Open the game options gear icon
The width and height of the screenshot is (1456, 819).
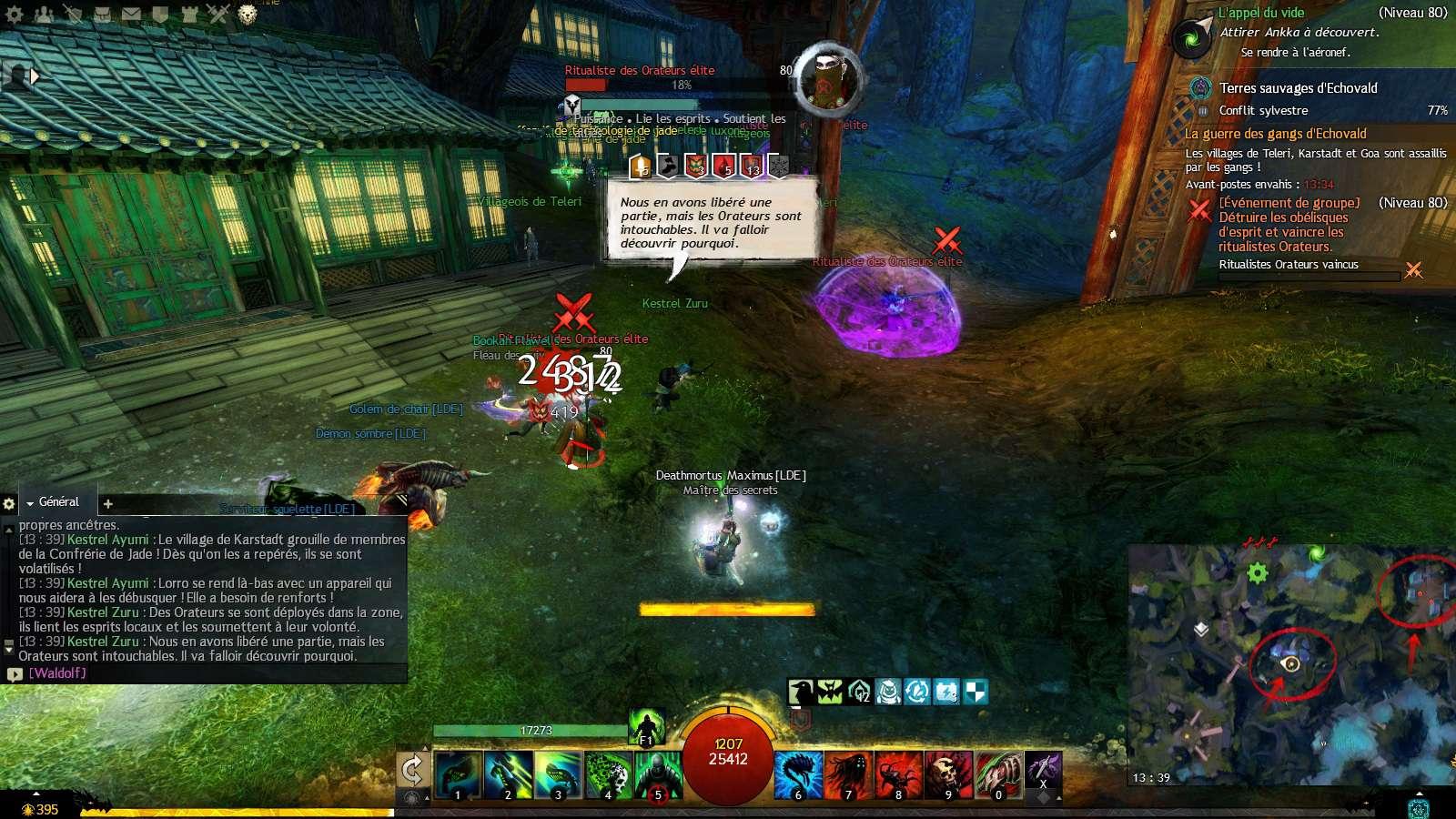point(14,14)
